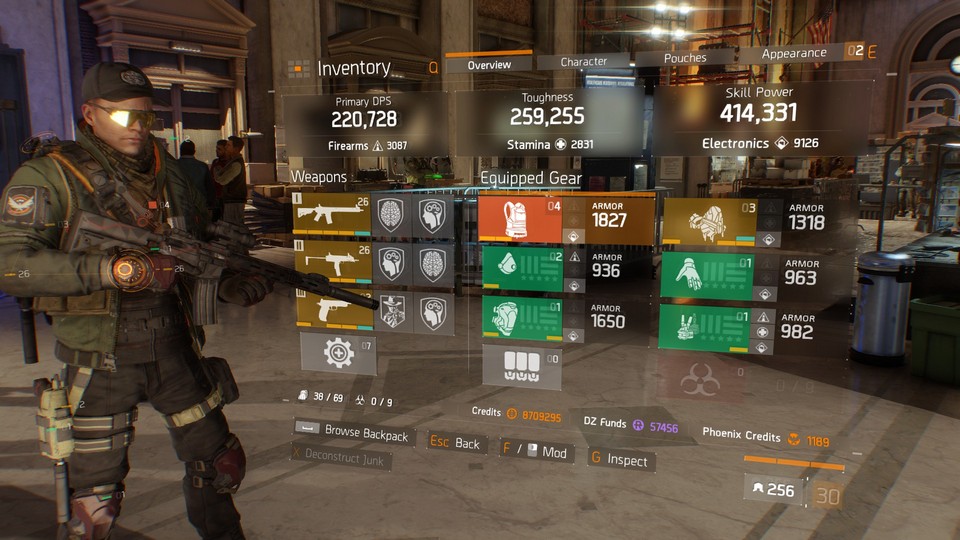Select the sidearm pistol slot
This screenshot has height=540, width=960.
(331, 312)
